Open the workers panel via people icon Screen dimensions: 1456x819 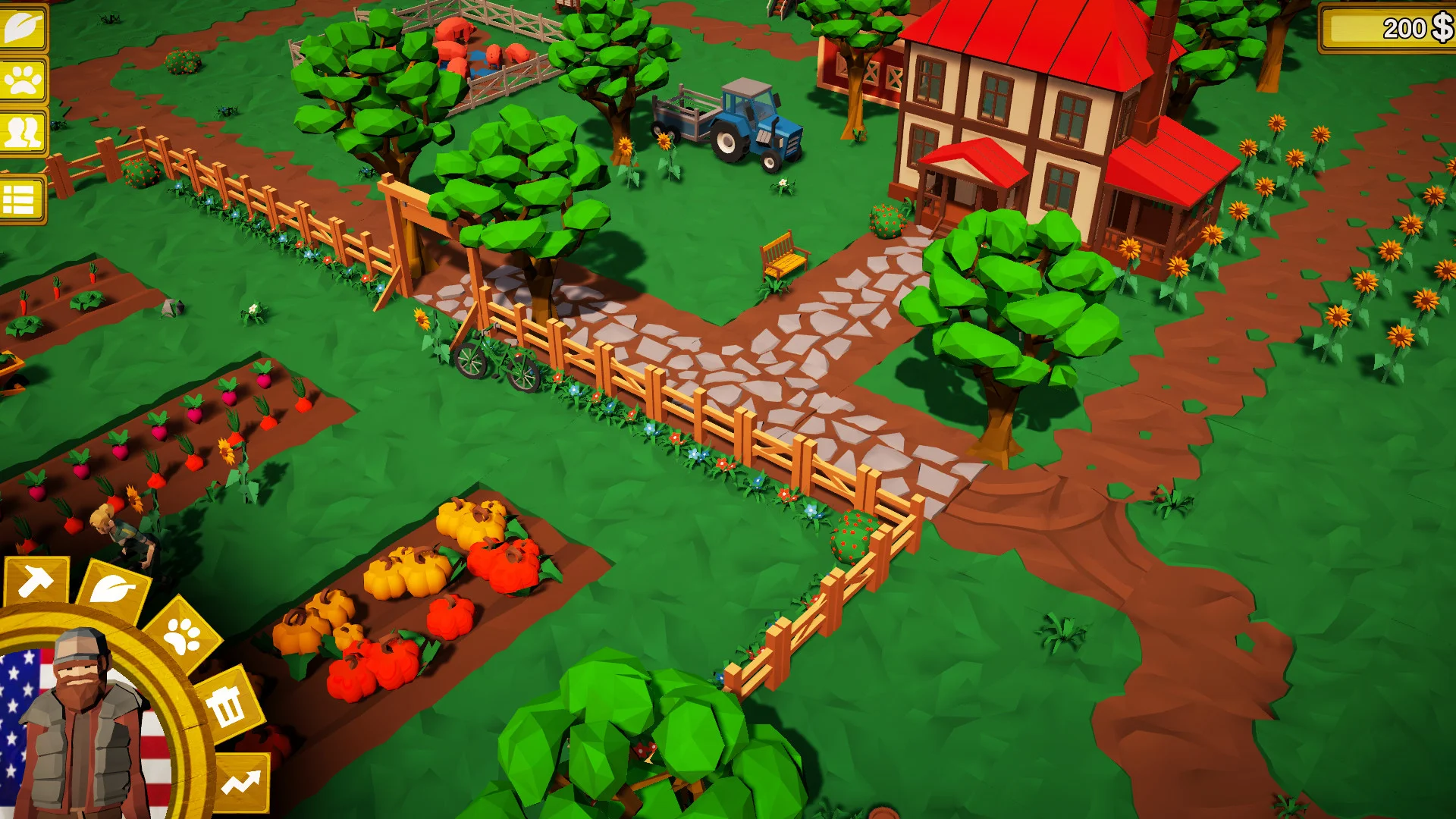pyautogui.click(x=23, y=133)
